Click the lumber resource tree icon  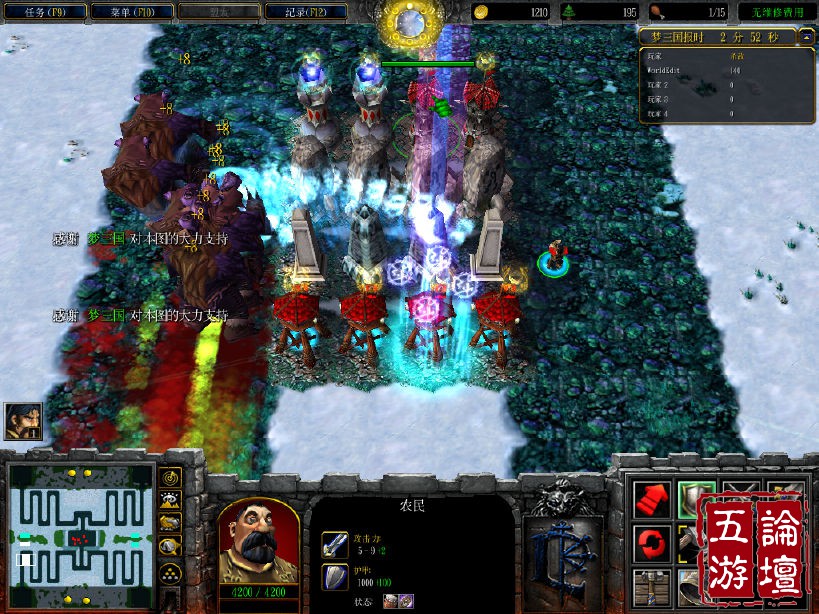tap(571, 12)
